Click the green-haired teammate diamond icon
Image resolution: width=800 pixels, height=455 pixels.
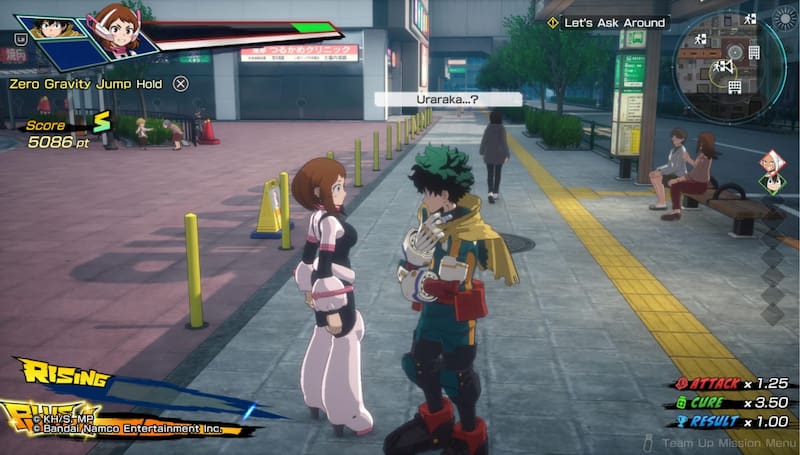(x=771, y=183)
